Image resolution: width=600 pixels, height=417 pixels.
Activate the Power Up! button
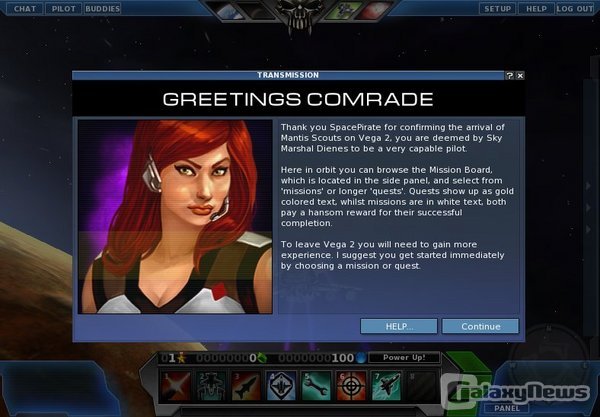tap(404, 357)
